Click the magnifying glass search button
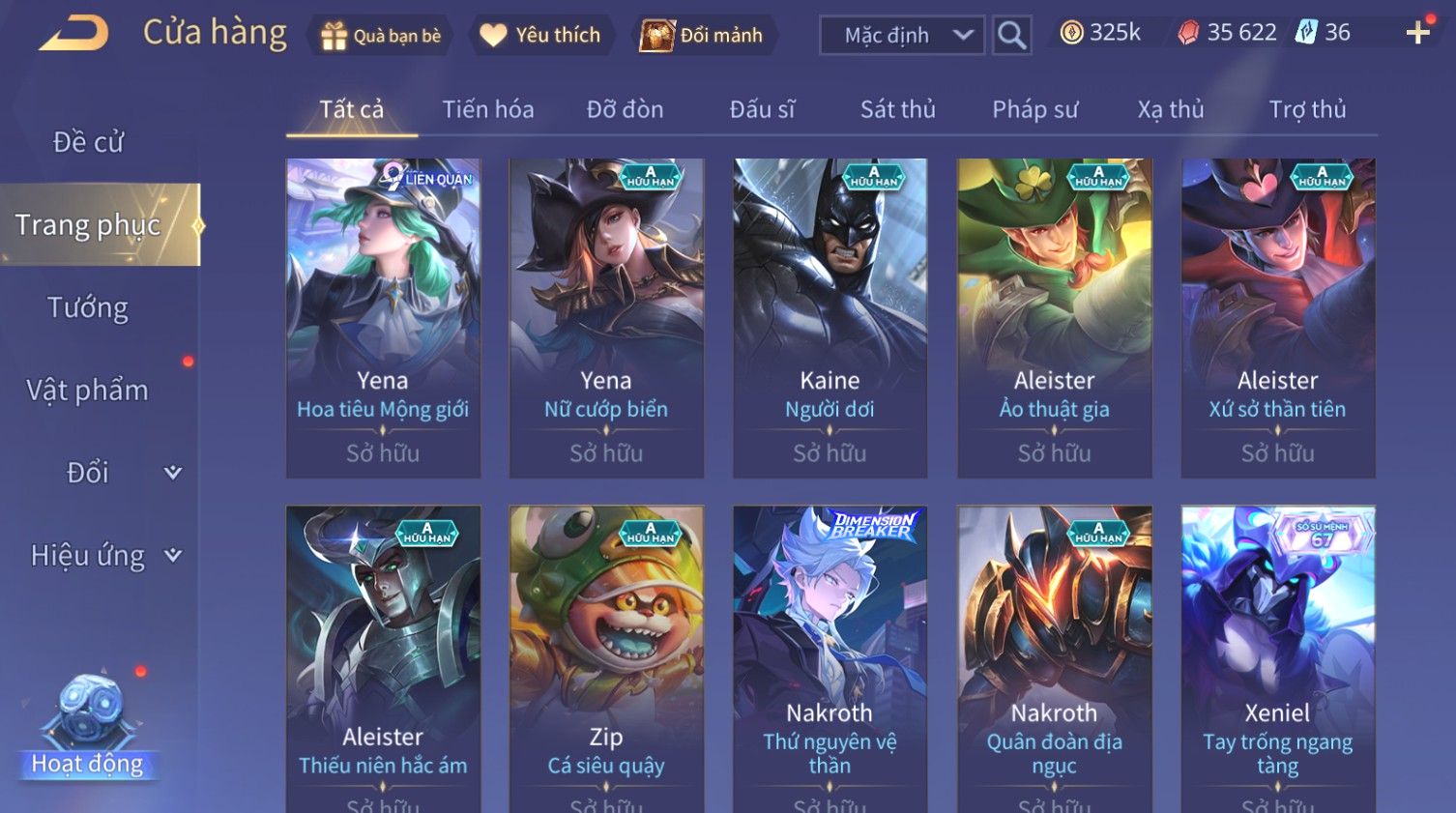1456x813 pixels. [1011, 36]
